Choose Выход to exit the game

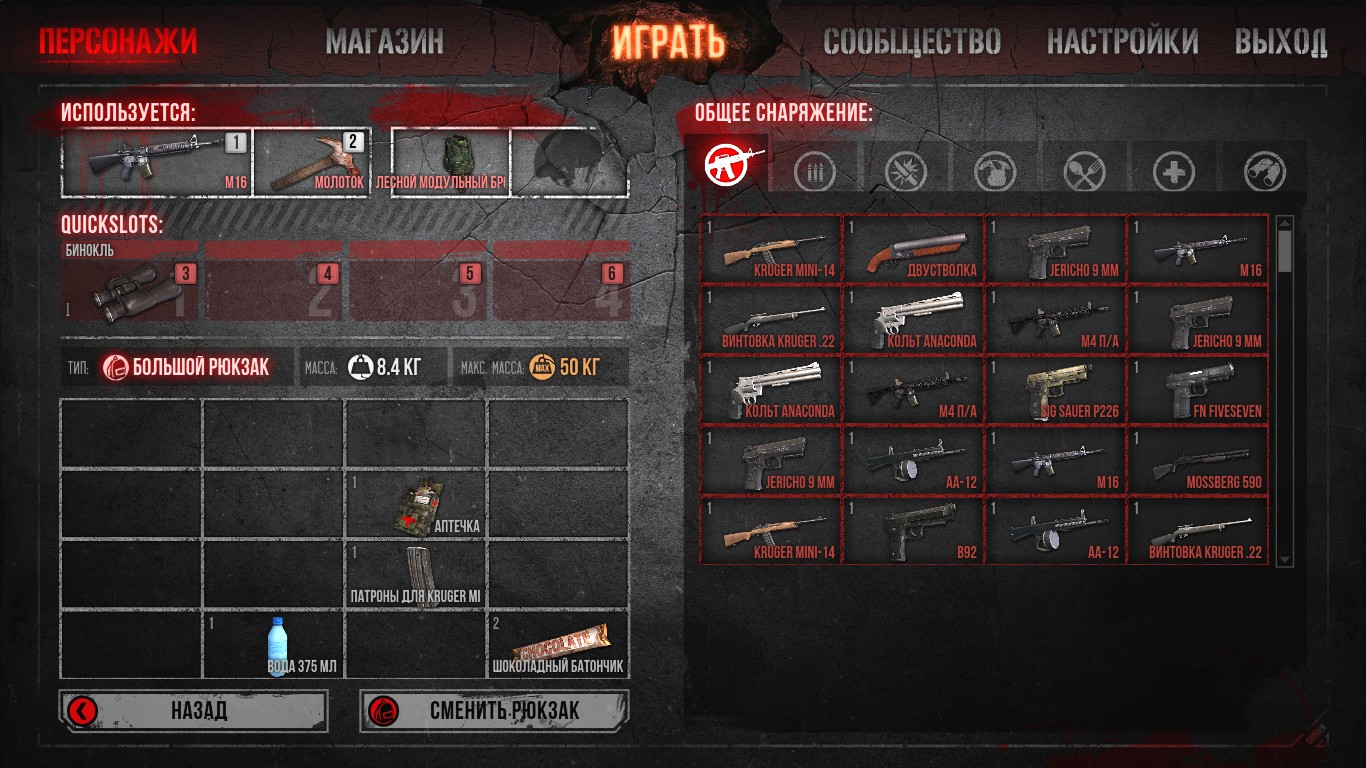[1280, 42]
